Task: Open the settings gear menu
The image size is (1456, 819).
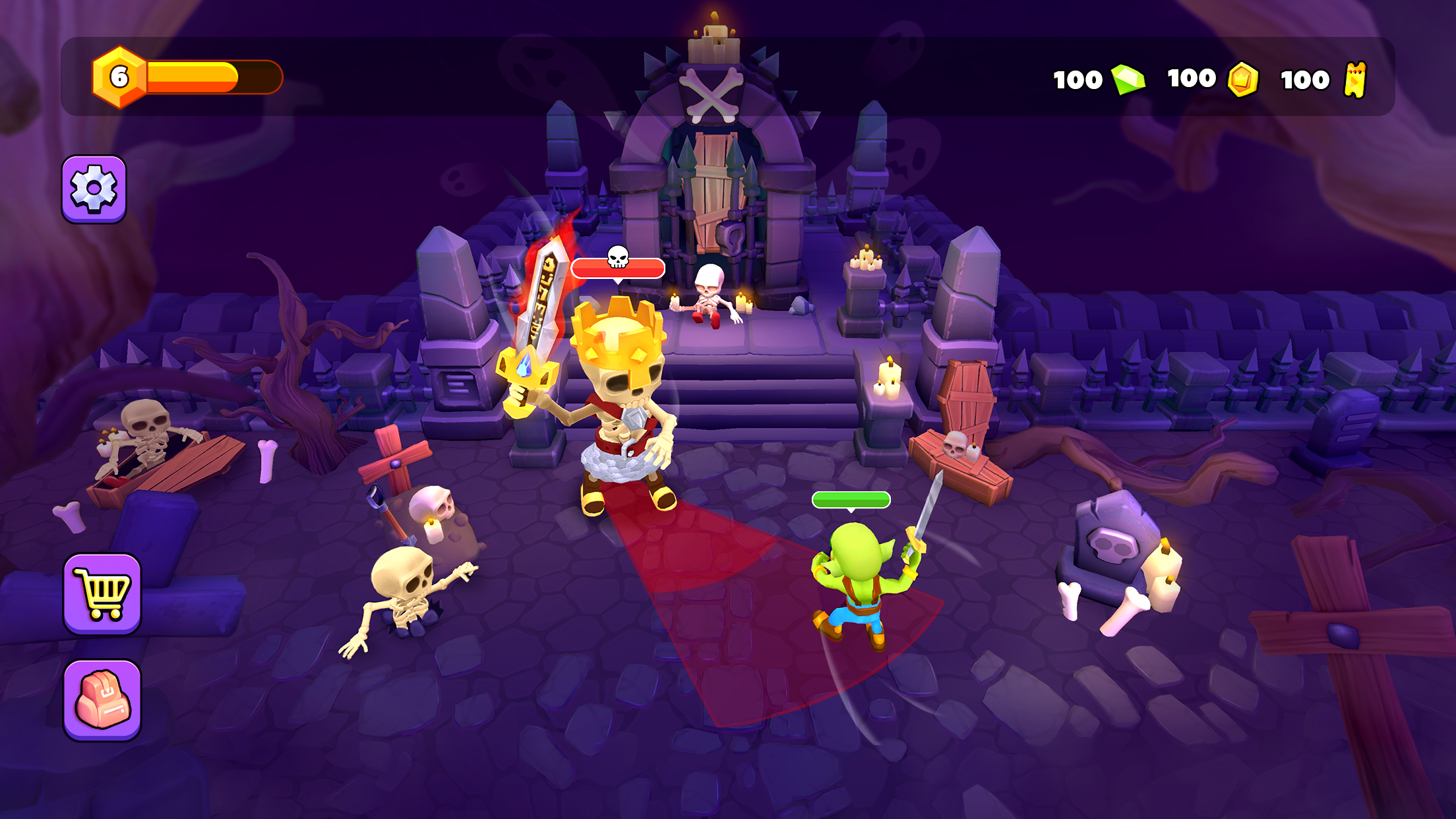Action: click(93, 187)
